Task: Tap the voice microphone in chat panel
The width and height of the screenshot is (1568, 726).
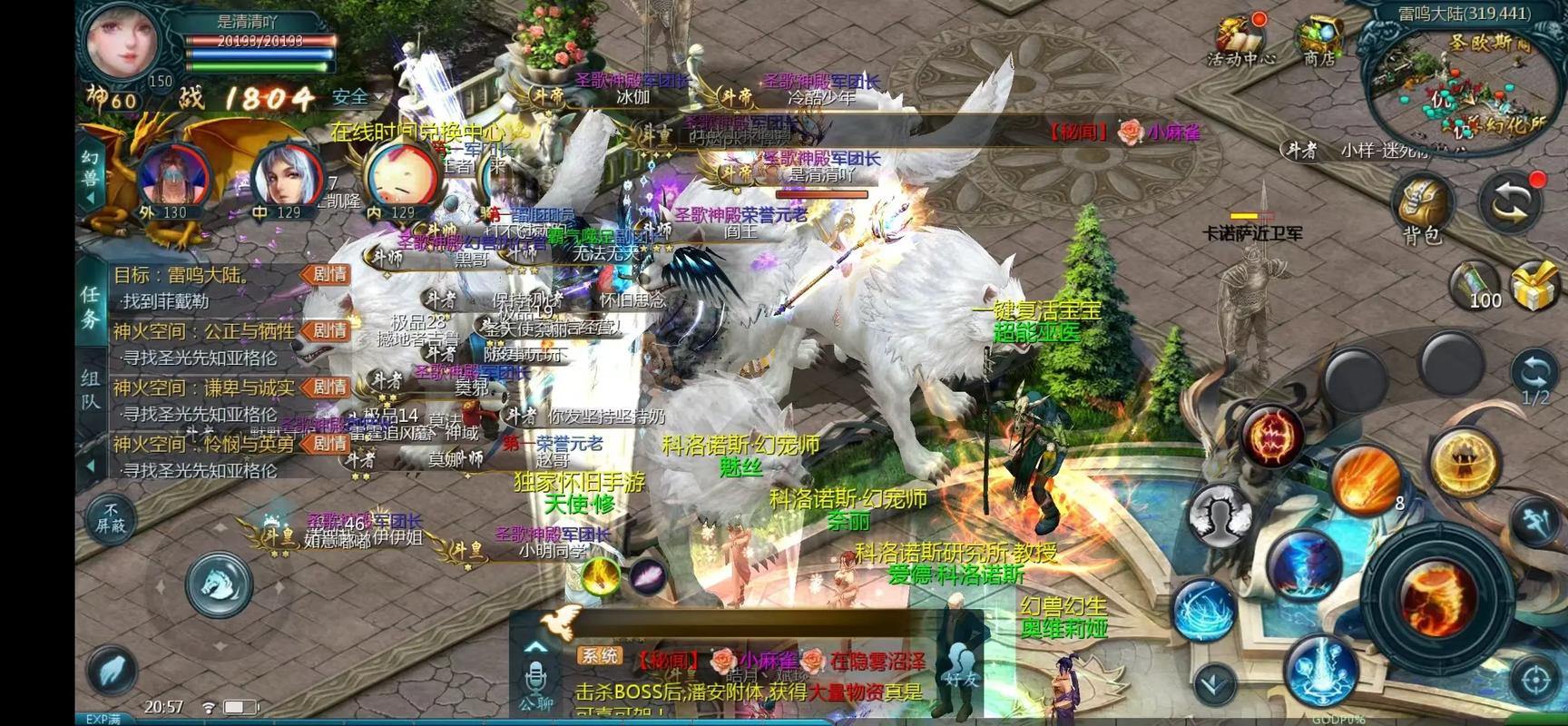Action: (535, 677)
